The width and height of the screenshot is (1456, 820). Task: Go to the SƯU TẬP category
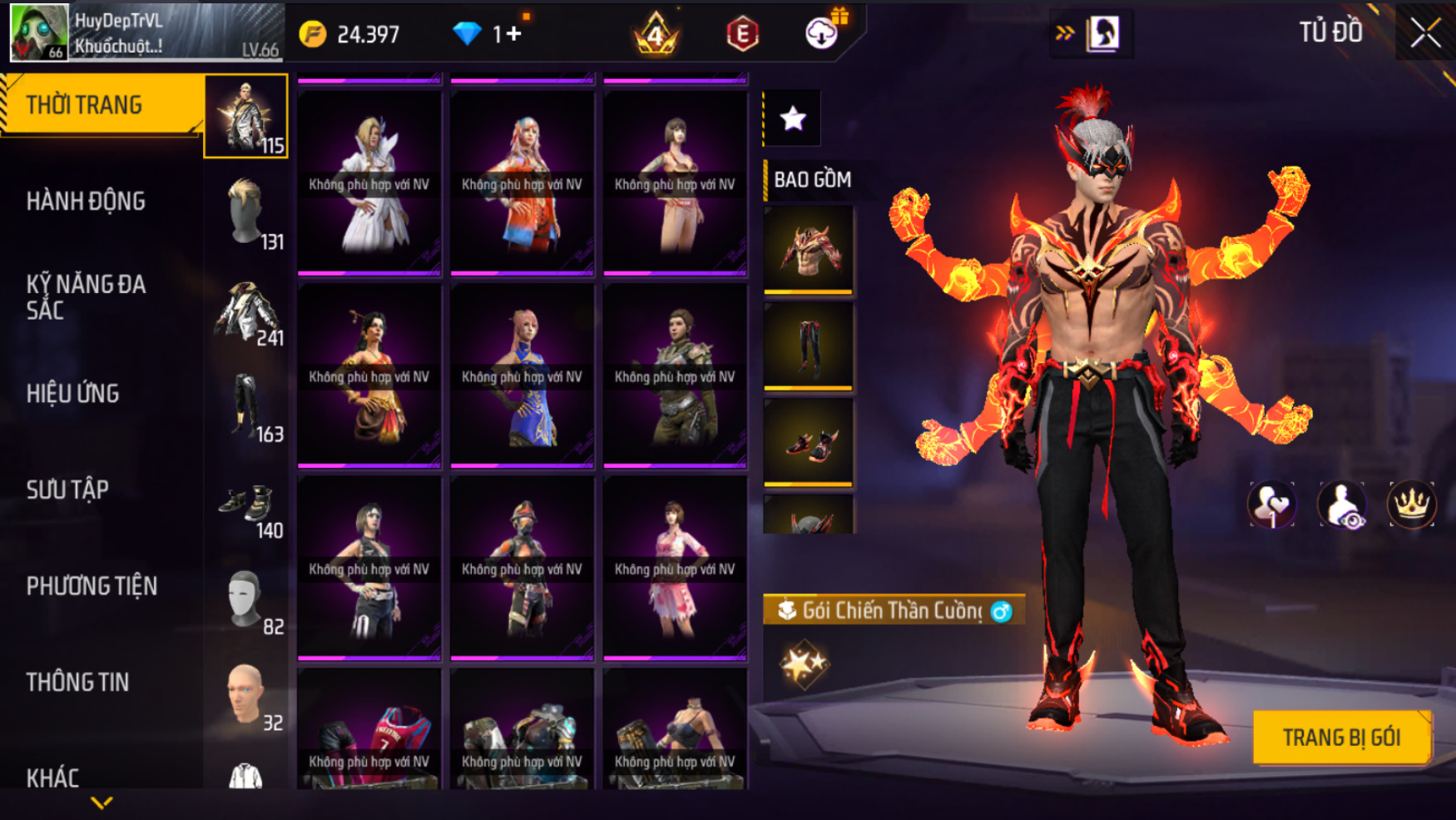67,490
